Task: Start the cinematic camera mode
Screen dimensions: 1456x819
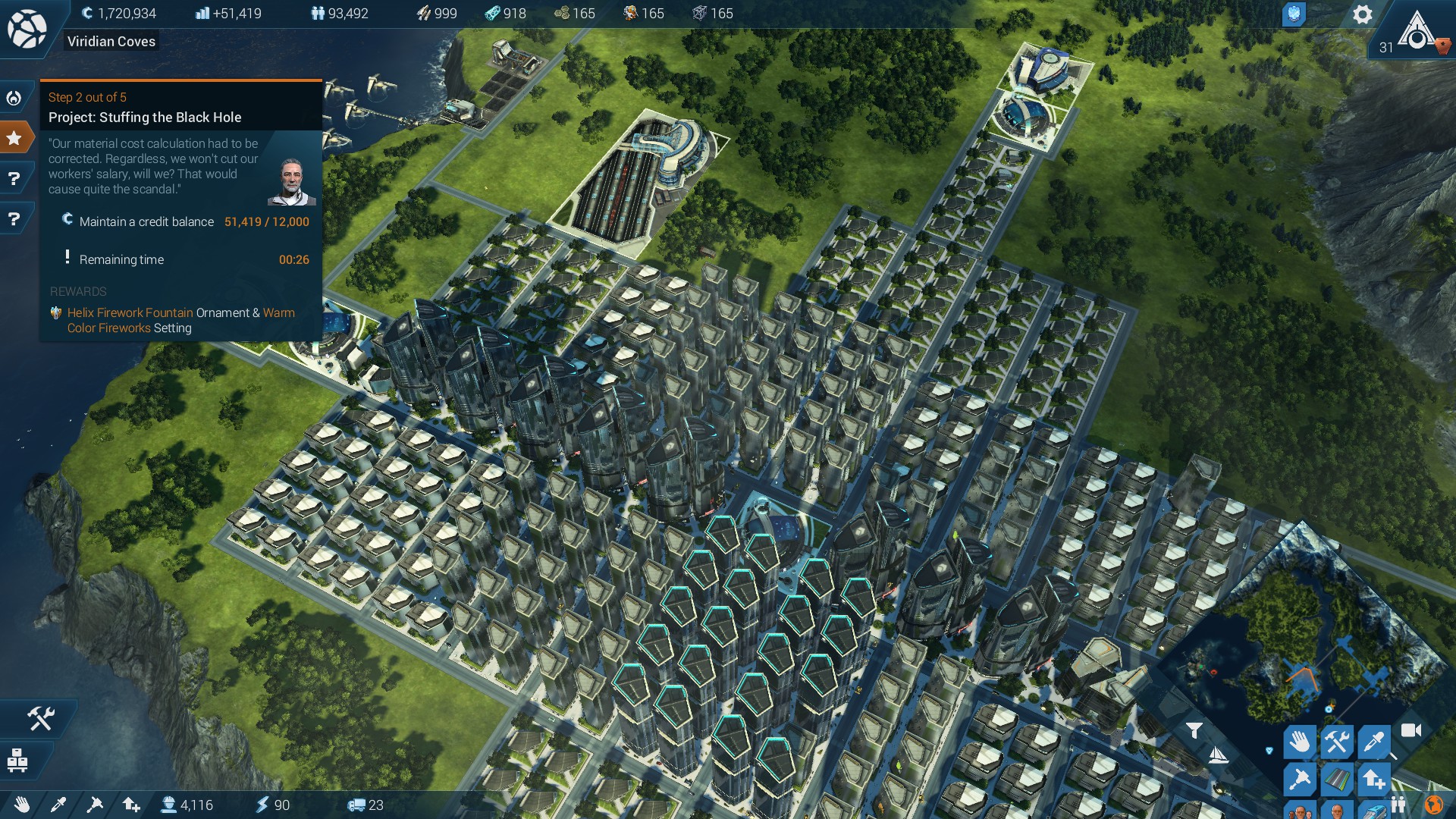Action: 1410,730
